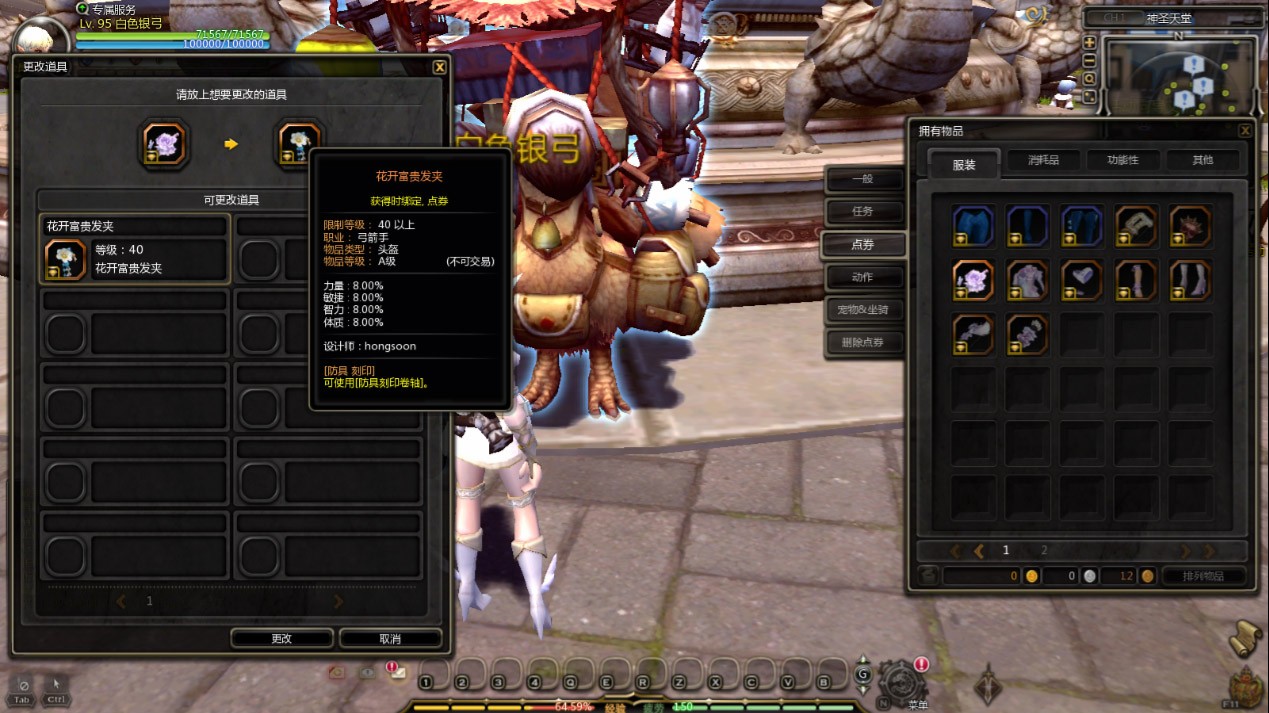Close the 更改道具 window
Image resolution: width=1269 pixels, height=713 pixels.
point(439,67)
